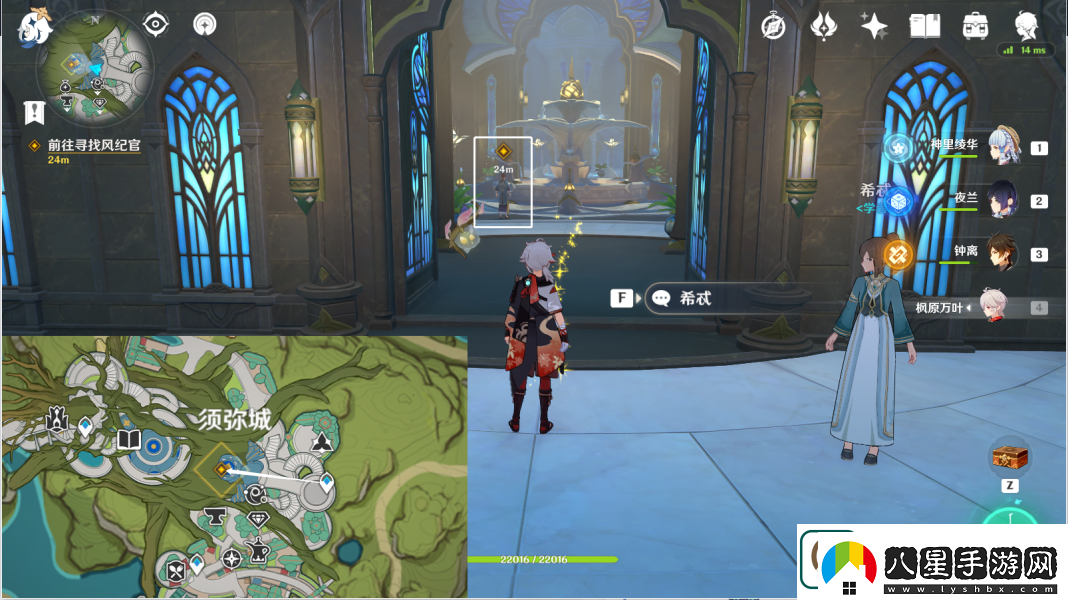Switch to party member 钟离
The width and height of the screenshot is (1068, 600).
tap(1004, 253)
